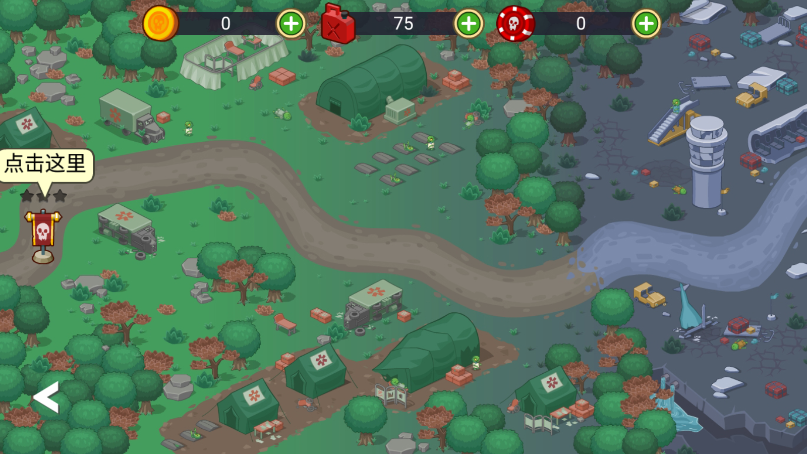
Task: Open the gold coin currency icon
Action: click(160, 23)
